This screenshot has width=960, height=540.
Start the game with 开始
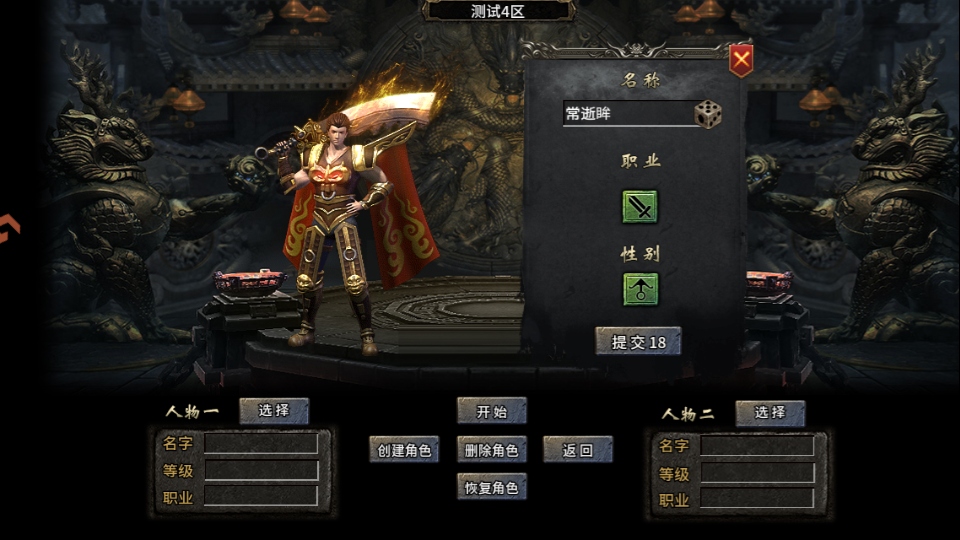pos(491,411)
